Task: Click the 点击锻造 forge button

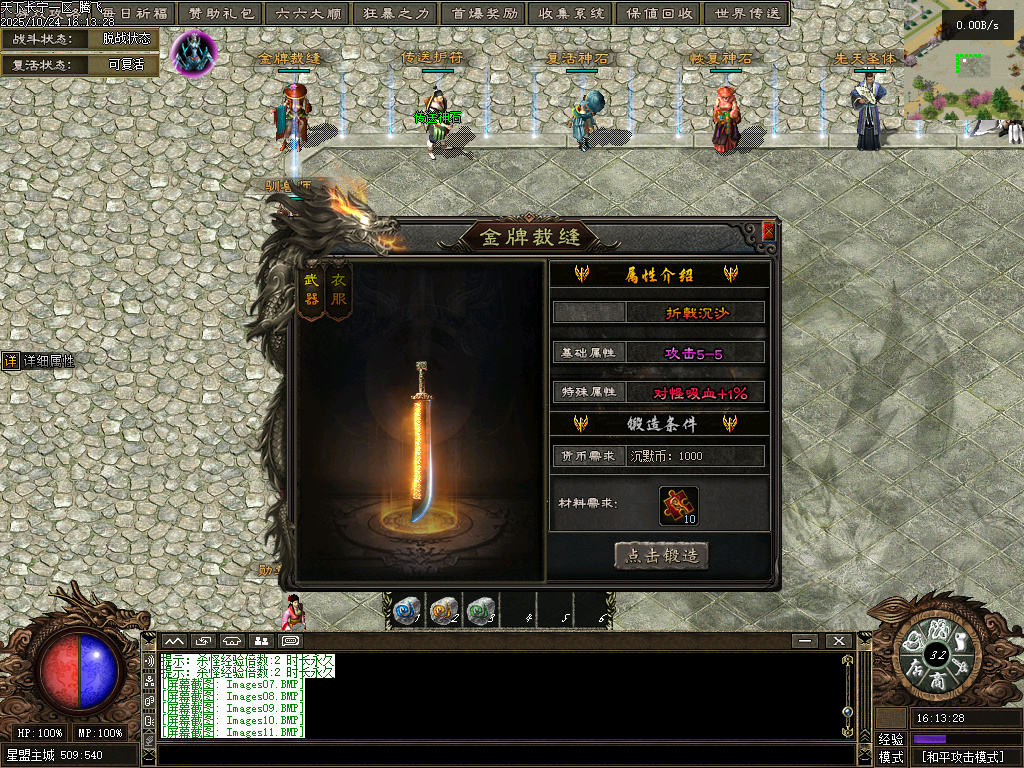Action: [x=662, y=556]
